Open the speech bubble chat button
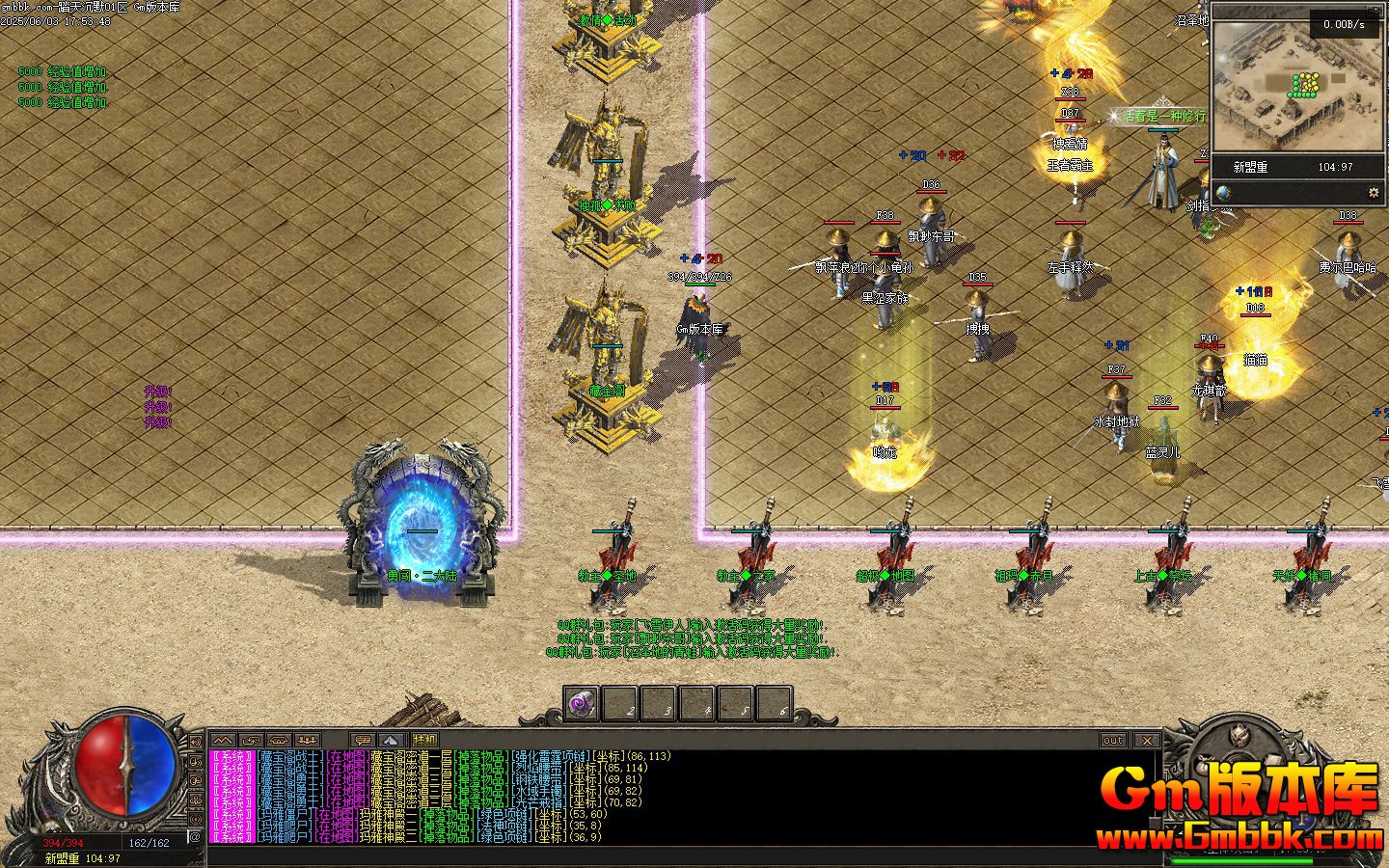Image resolution: width=1389 pixels, height=868 pixels. click(364, 740)
